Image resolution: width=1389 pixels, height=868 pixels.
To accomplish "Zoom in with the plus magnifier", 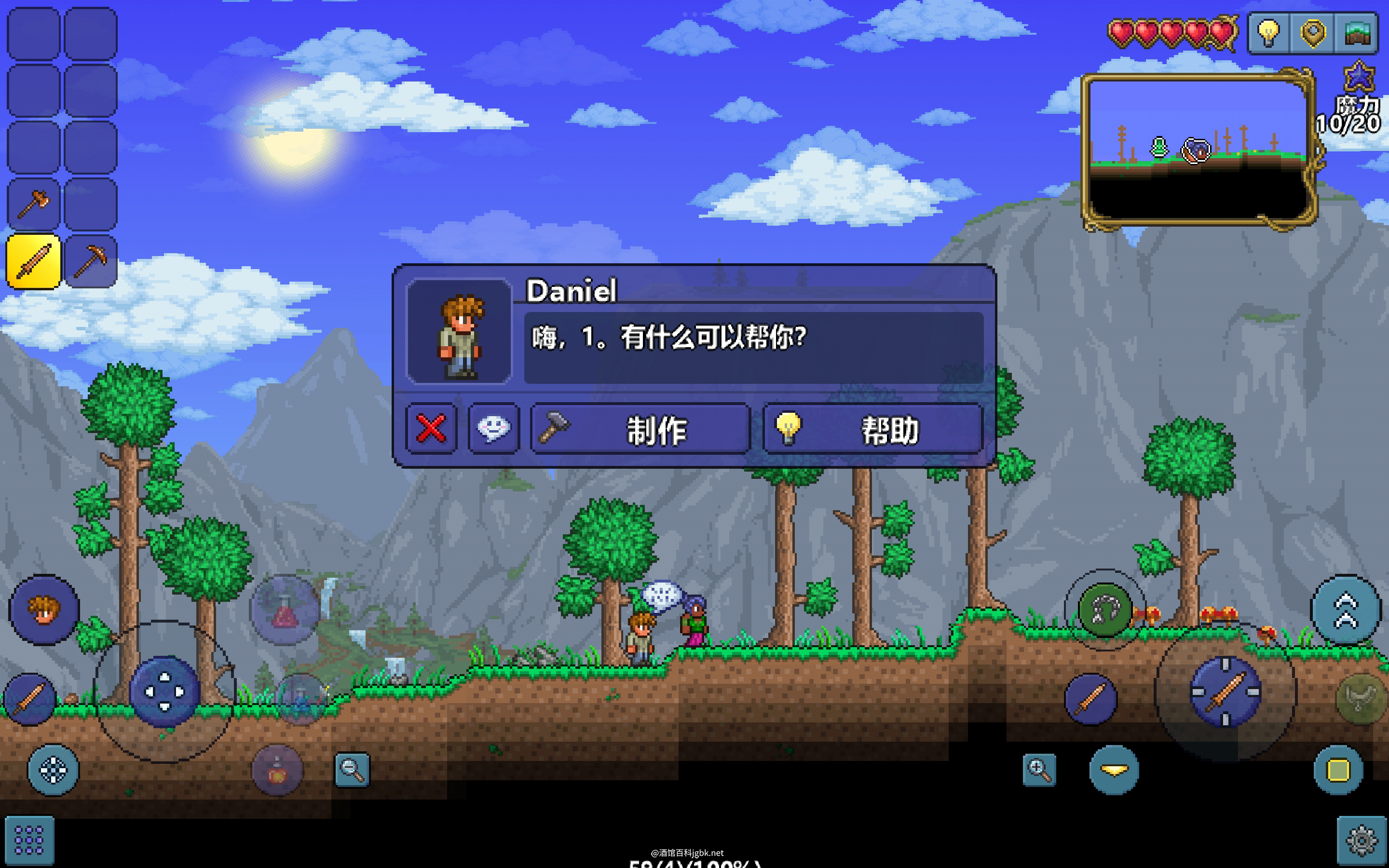I will (1039, 769).
